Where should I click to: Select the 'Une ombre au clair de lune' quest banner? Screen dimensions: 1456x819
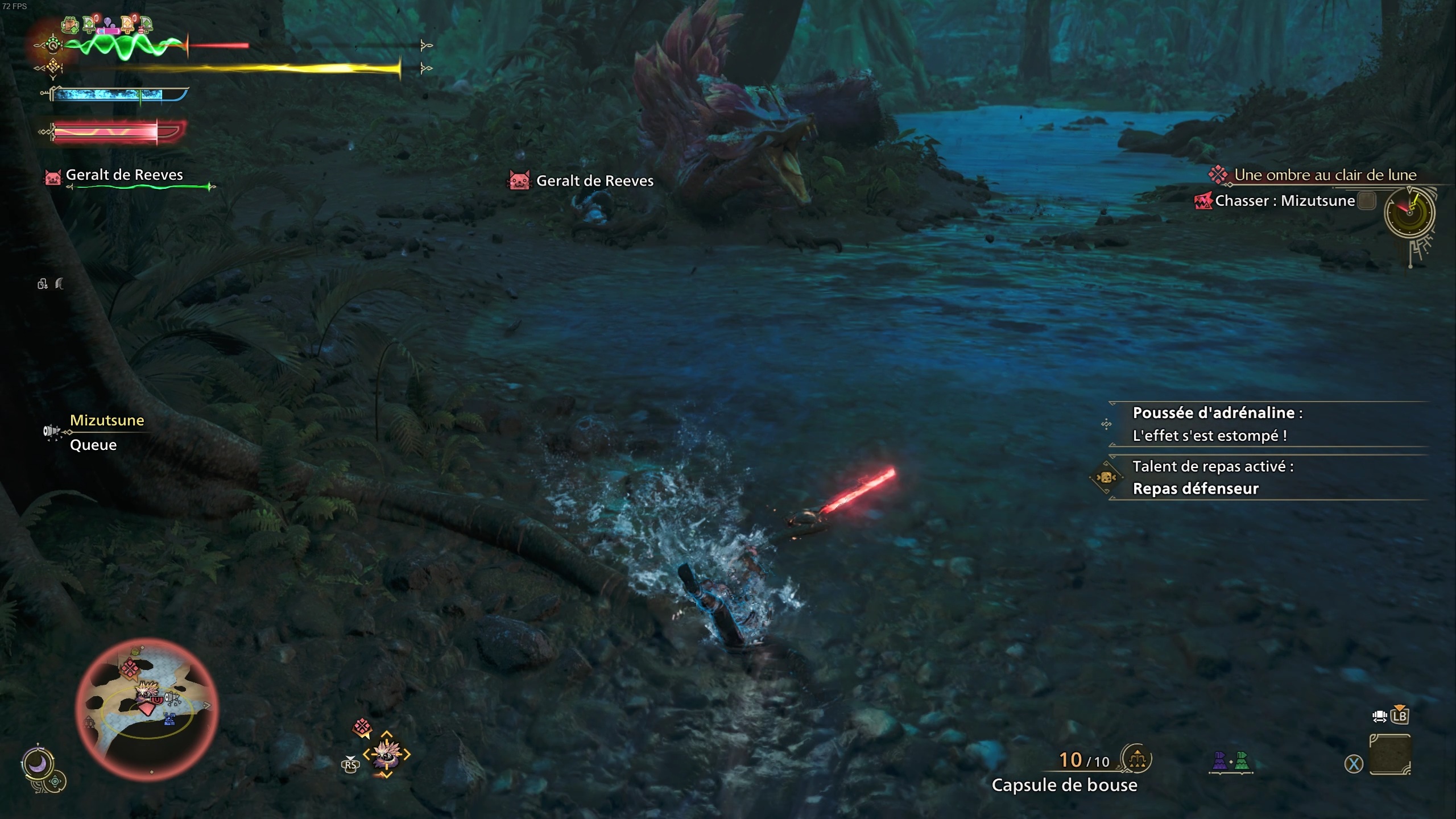point(1325,175)
